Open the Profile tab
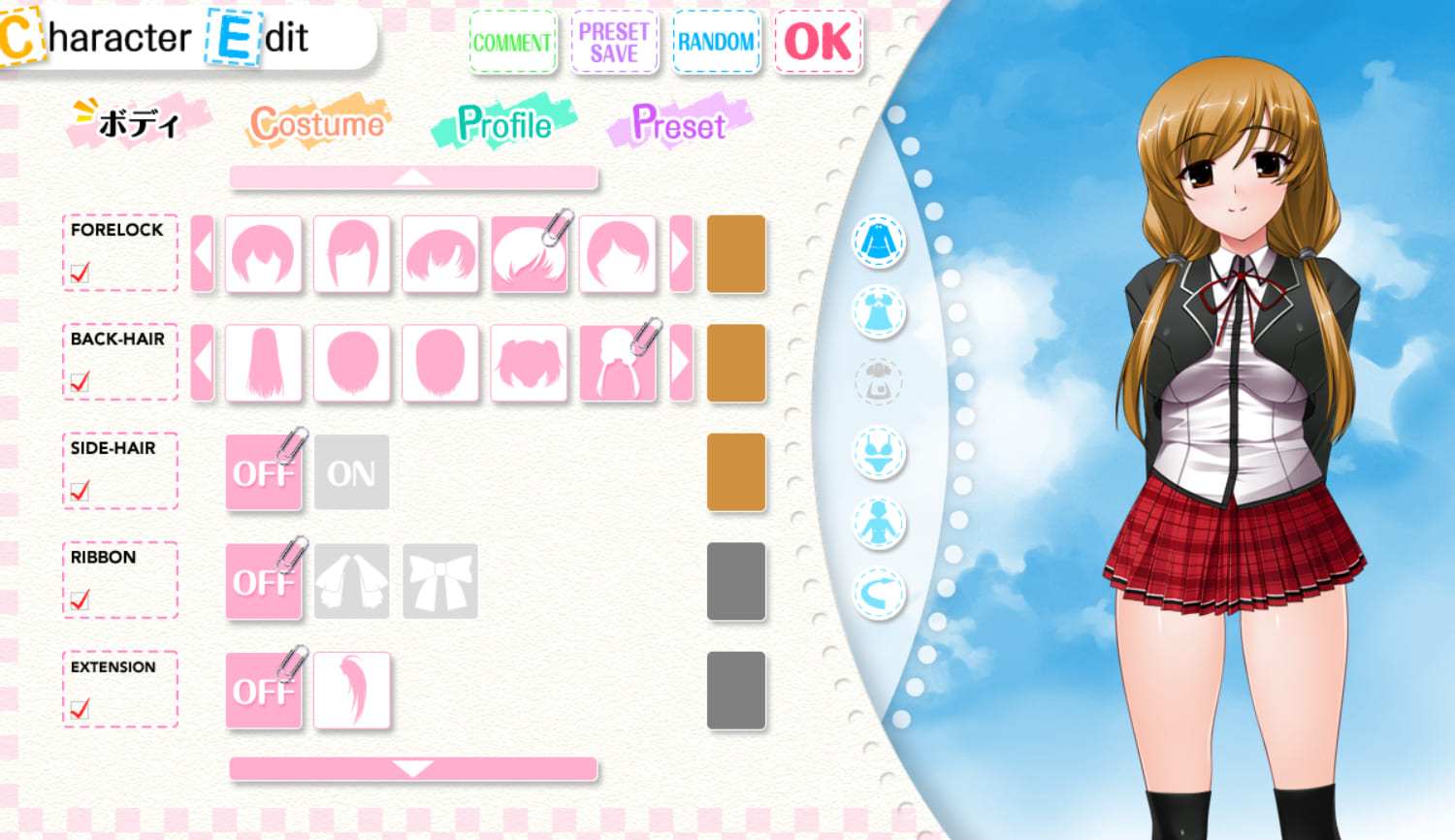1455x840 pixels. (504, 124)
